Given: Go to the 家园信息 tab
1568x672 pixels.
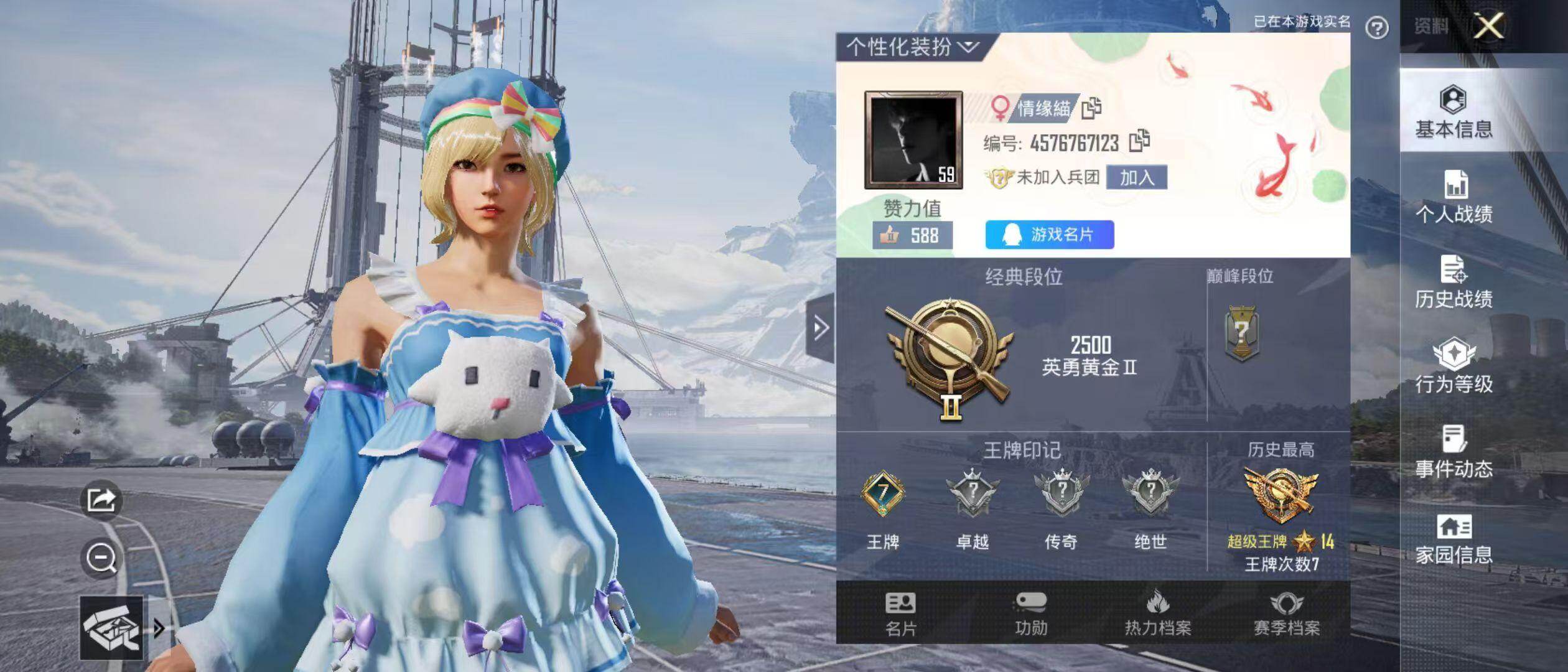Looking at the screenshot, I should coord(1454,539).
